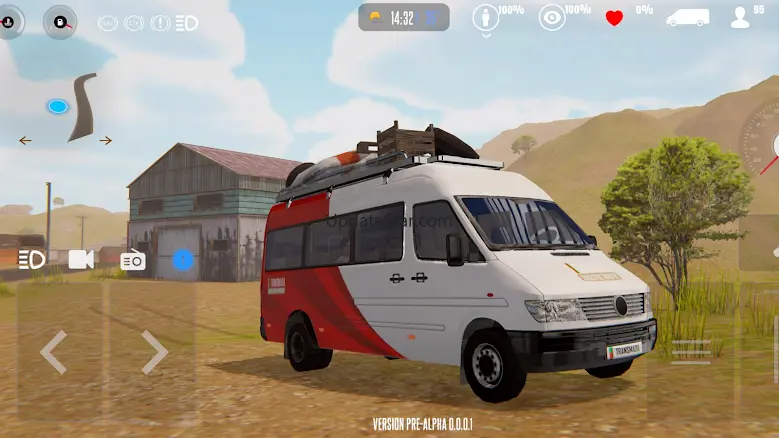
Task: Click the exclamation warning light indicator
Action: point(160,23)
